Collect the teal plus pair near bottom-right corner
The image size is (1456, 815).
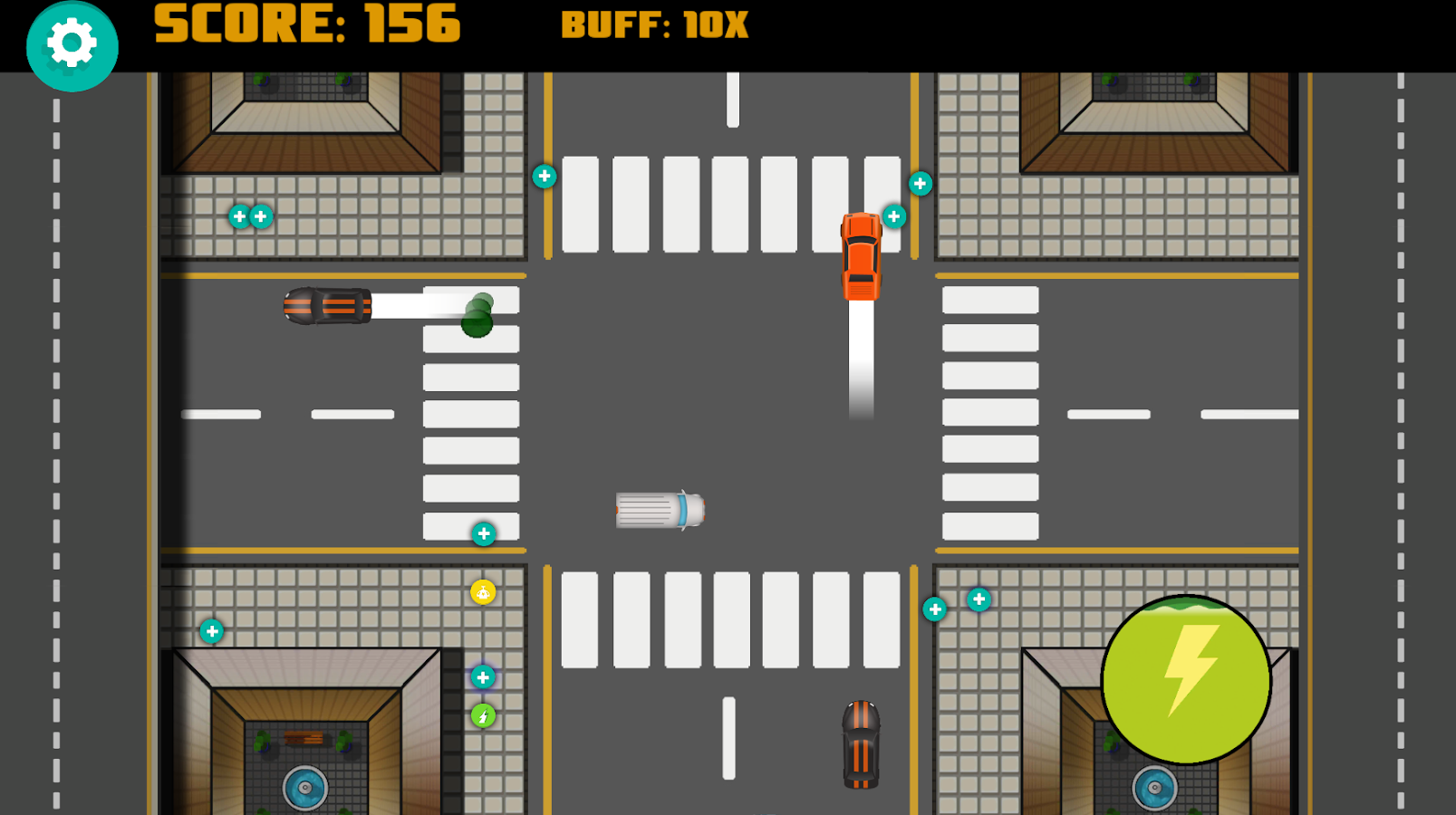(956, 603)
